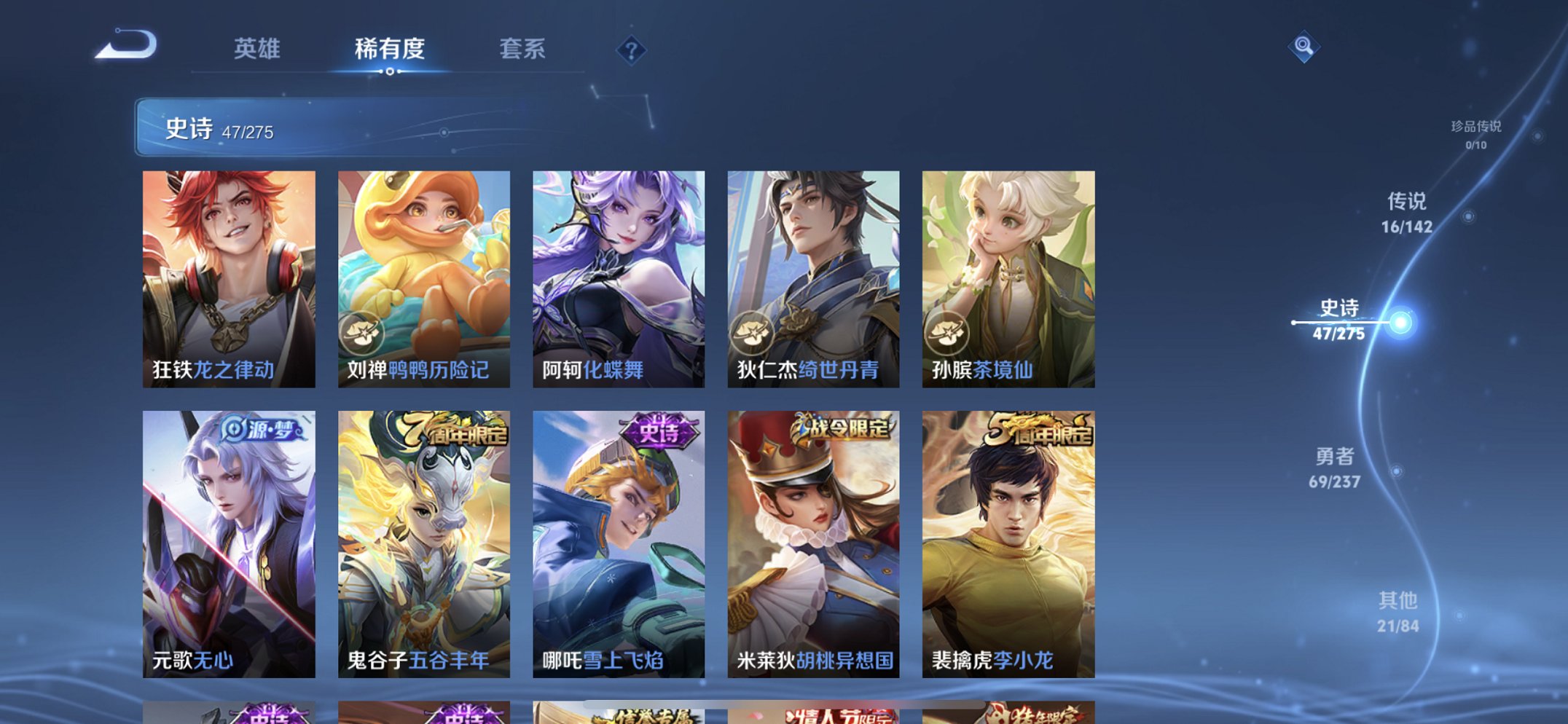
Task: Switch to the 英雄 tab
Action: click(x=258, y=50)
